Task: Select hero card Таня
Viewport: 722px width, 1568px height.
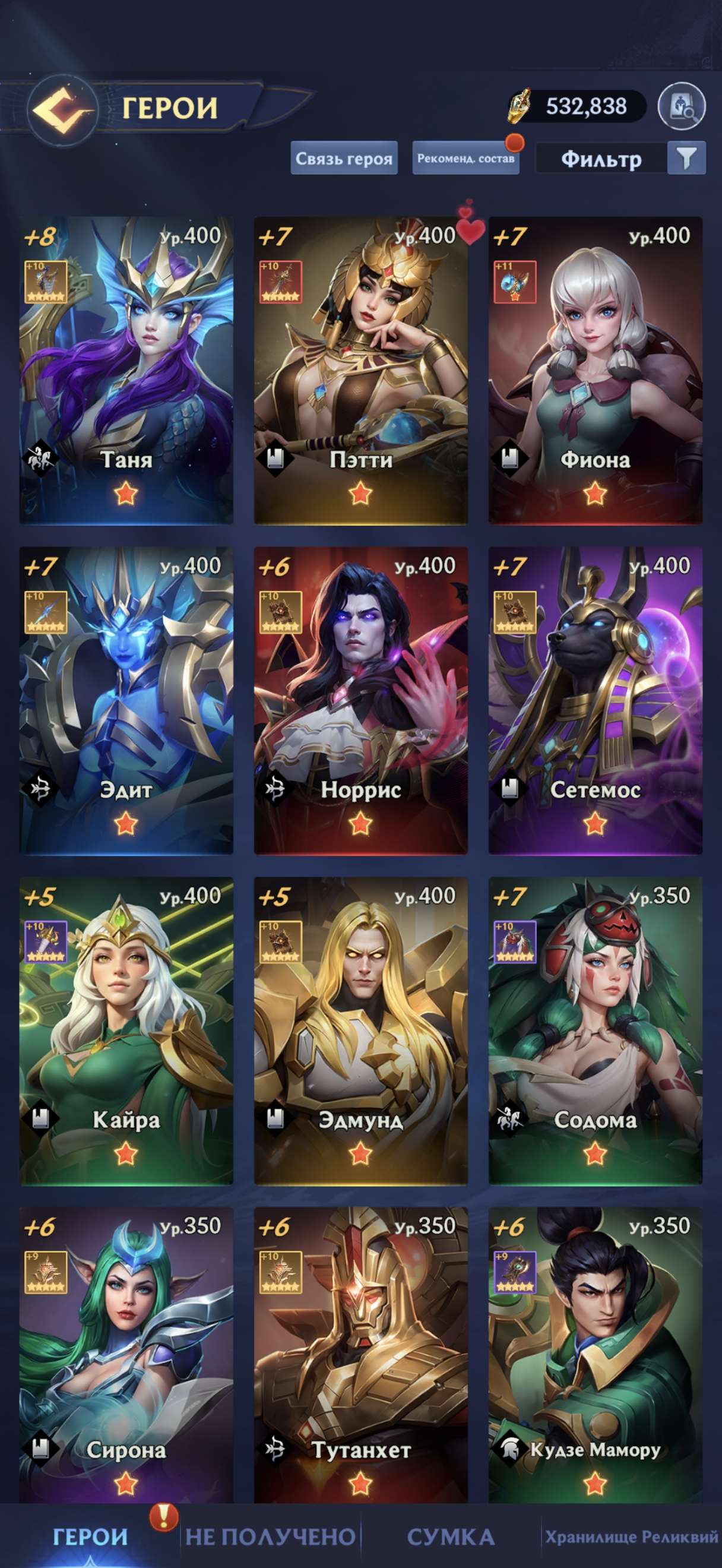Action: coord(126,370)
